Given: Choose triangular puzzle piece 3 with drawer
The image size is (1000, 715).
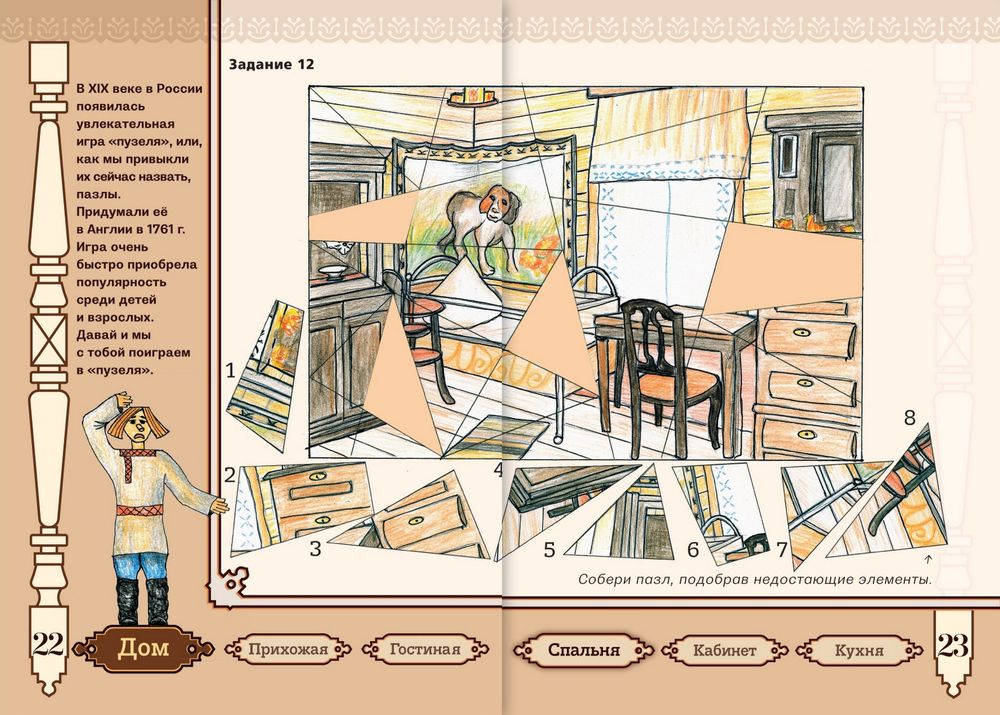Looking at the screenshot, I should click(x=425, y=517).
